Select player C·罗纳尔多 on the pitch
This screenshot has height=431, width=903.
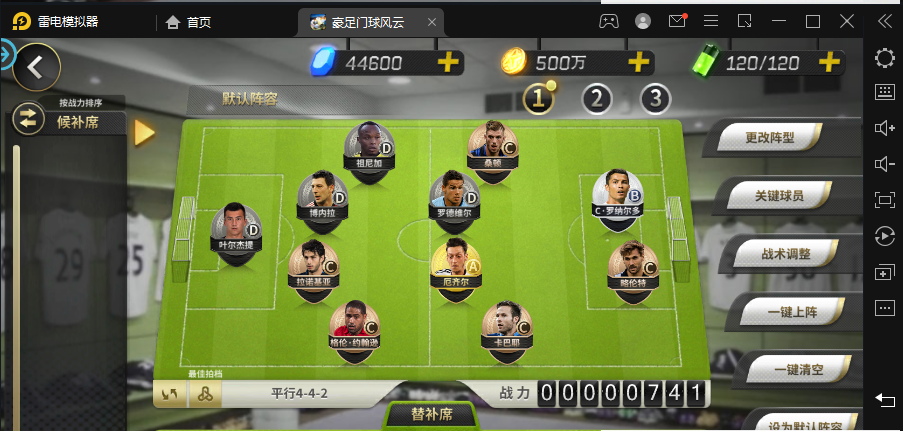click(x=617, y=194)
